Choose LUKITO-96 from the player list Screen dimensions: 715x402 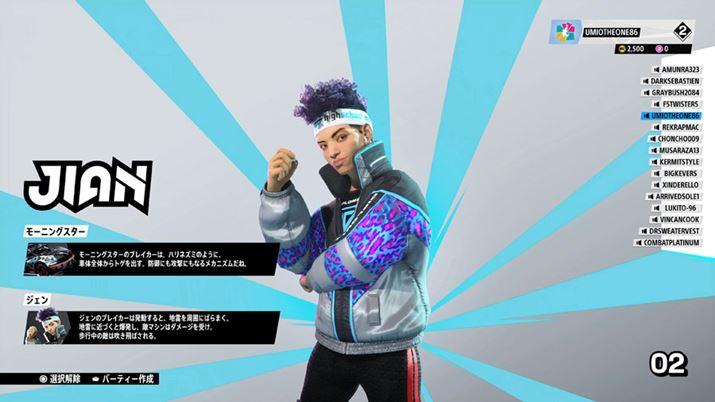coord(680,208)
